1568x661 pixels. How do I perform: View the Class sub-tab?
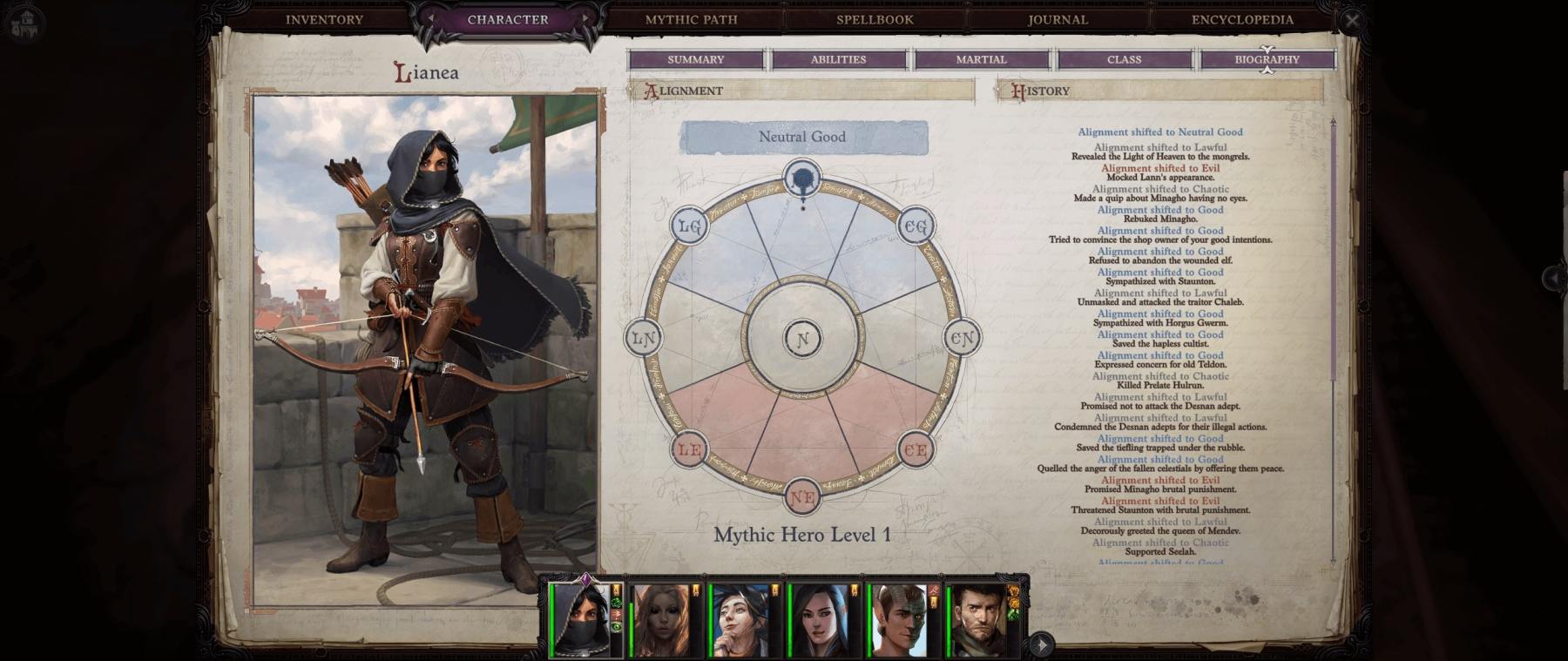(1124, 59)
